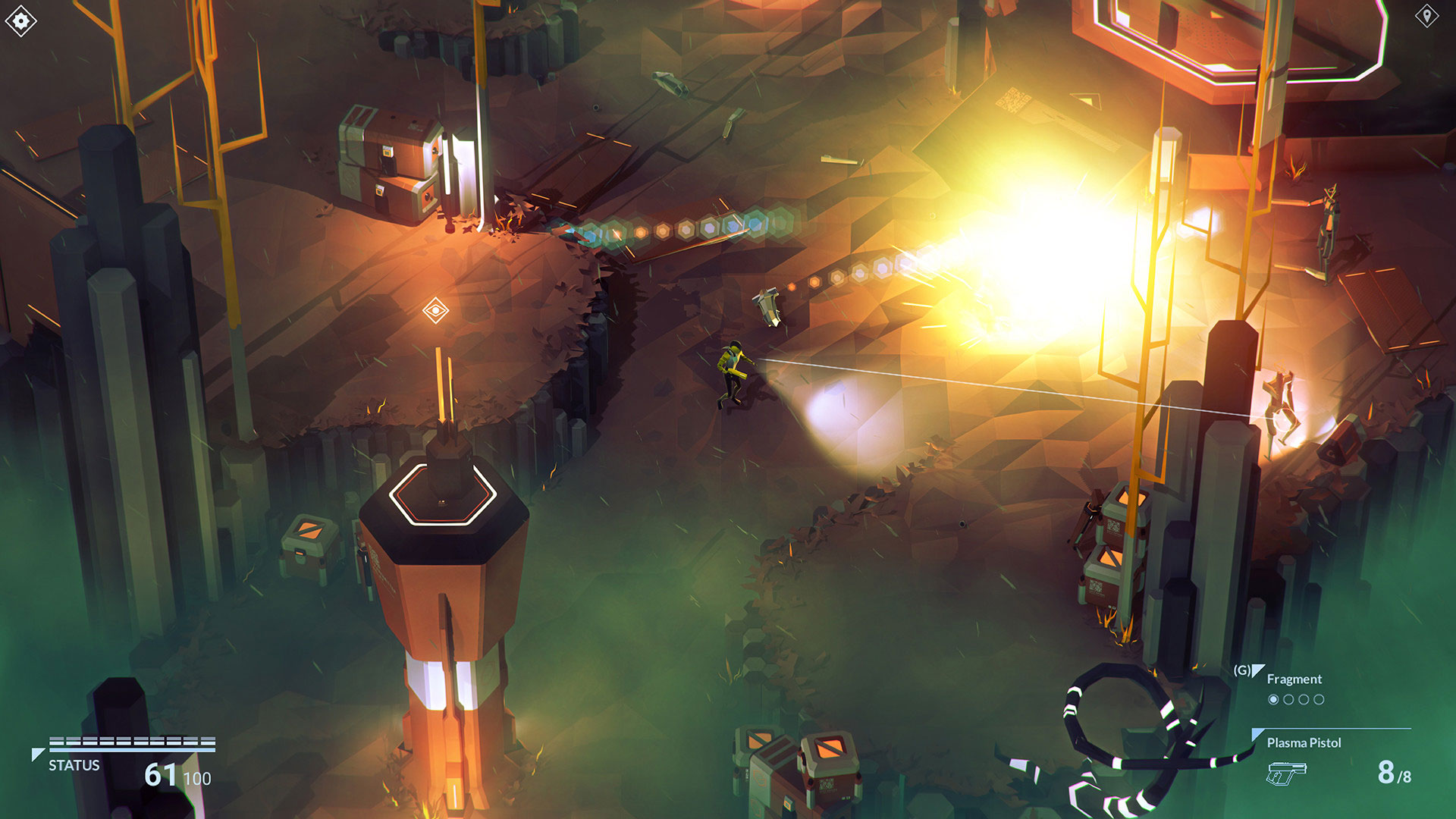Toggle the last Fragment circle indicator
The image size is (1456, 819).
click(x=1319, y=698)
